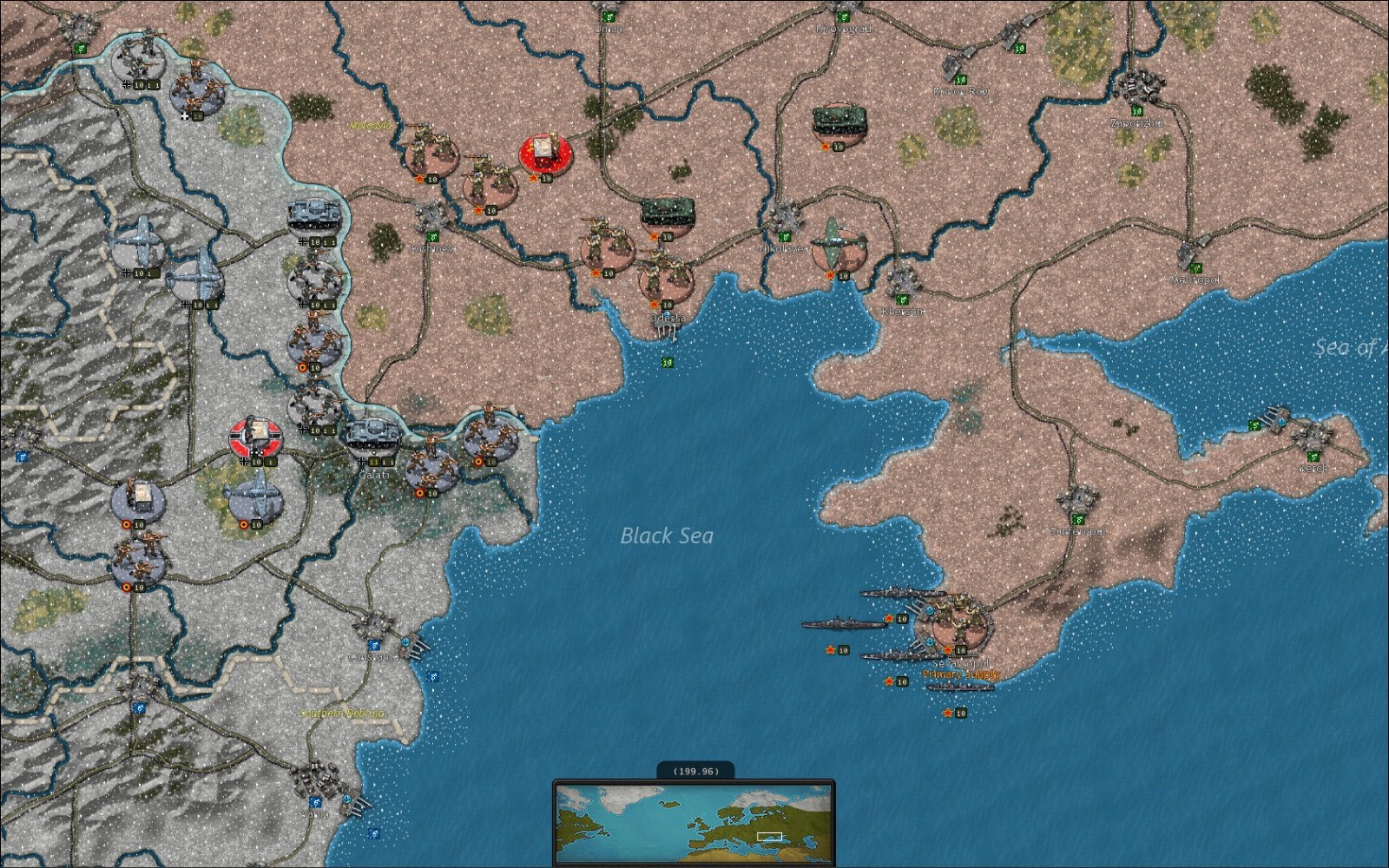Image resolution: width=1389 pixels, height=868 pixels.
Task: Select the red-highlighted Soviet HQ near Uman
Action: (545, 154)
